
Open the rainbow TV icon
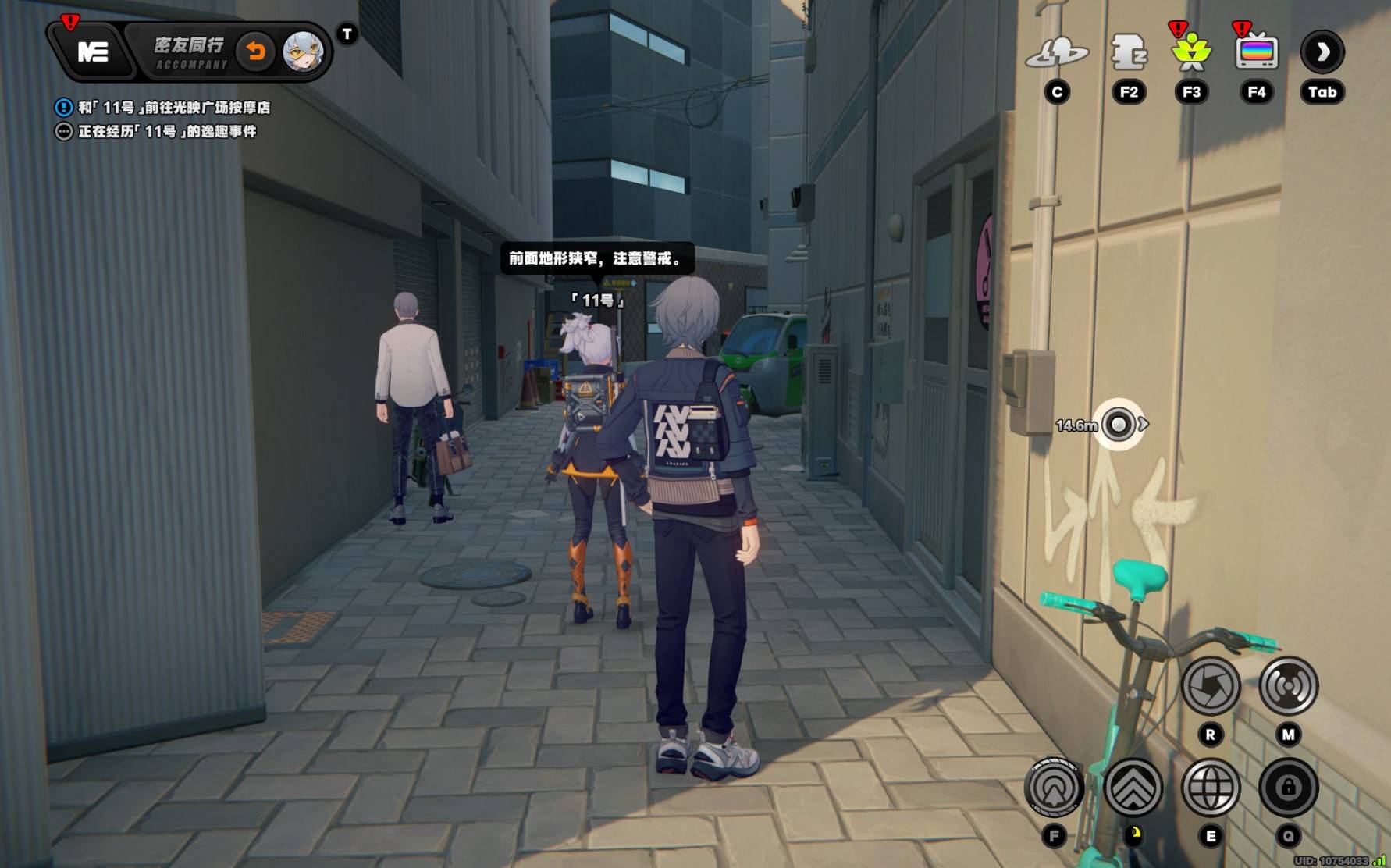point(1256,53)
